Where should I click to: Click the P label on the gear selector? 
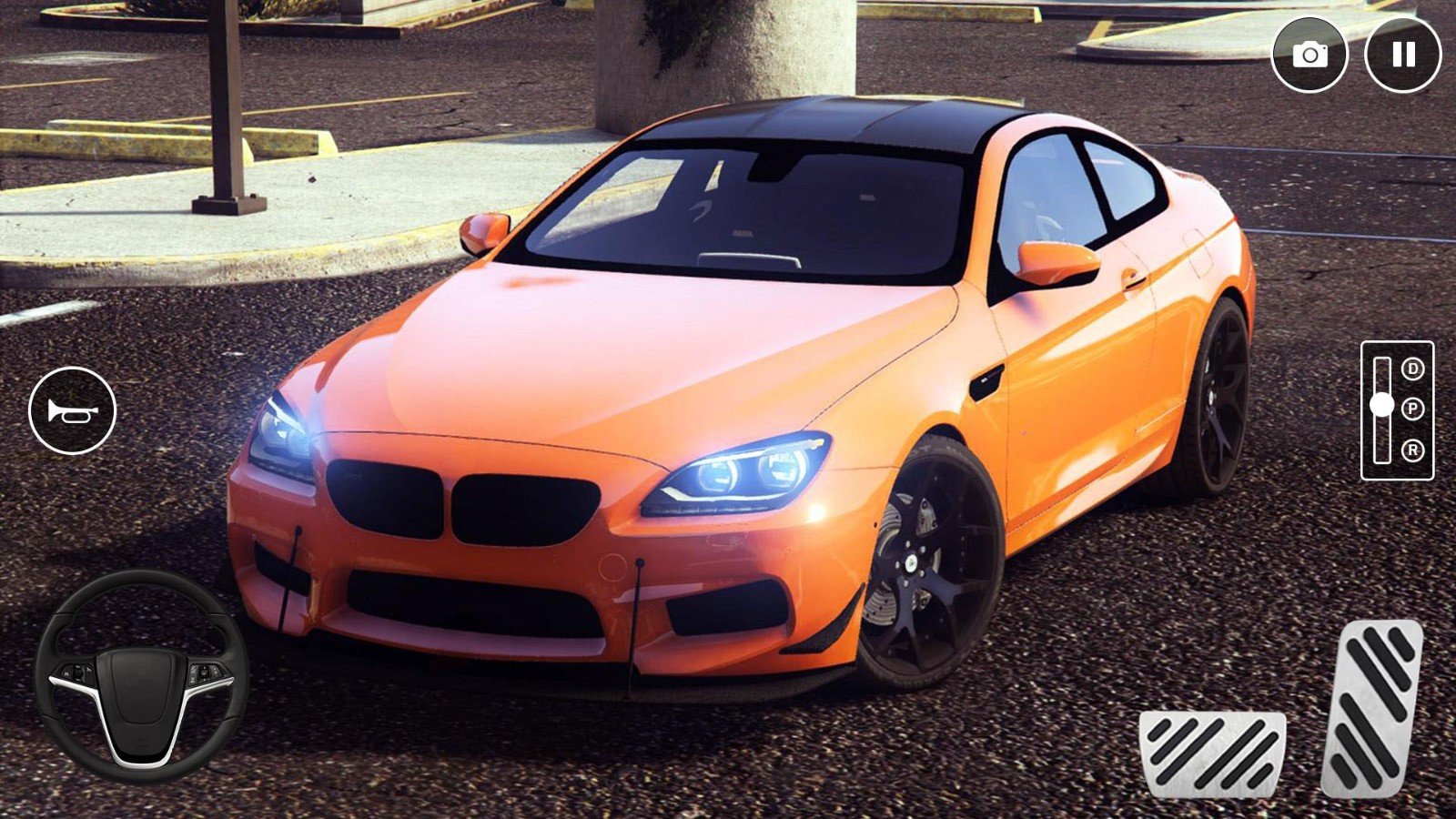(x=1412, y=410)
